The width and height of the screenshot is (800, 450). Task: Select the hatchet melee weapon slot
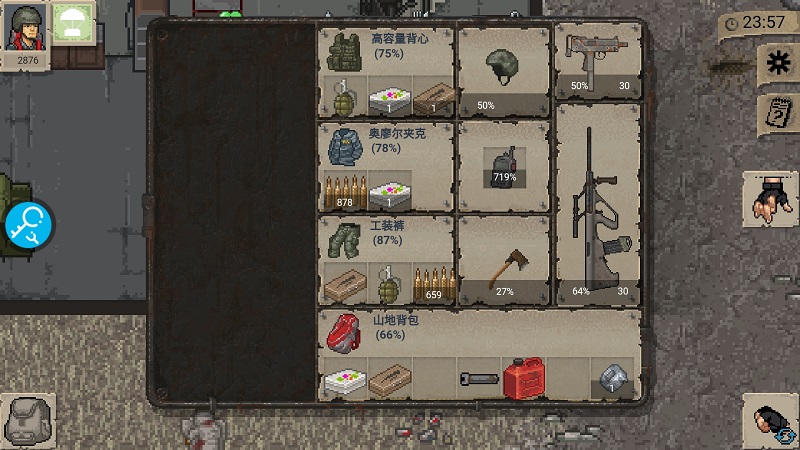point(503,263)
